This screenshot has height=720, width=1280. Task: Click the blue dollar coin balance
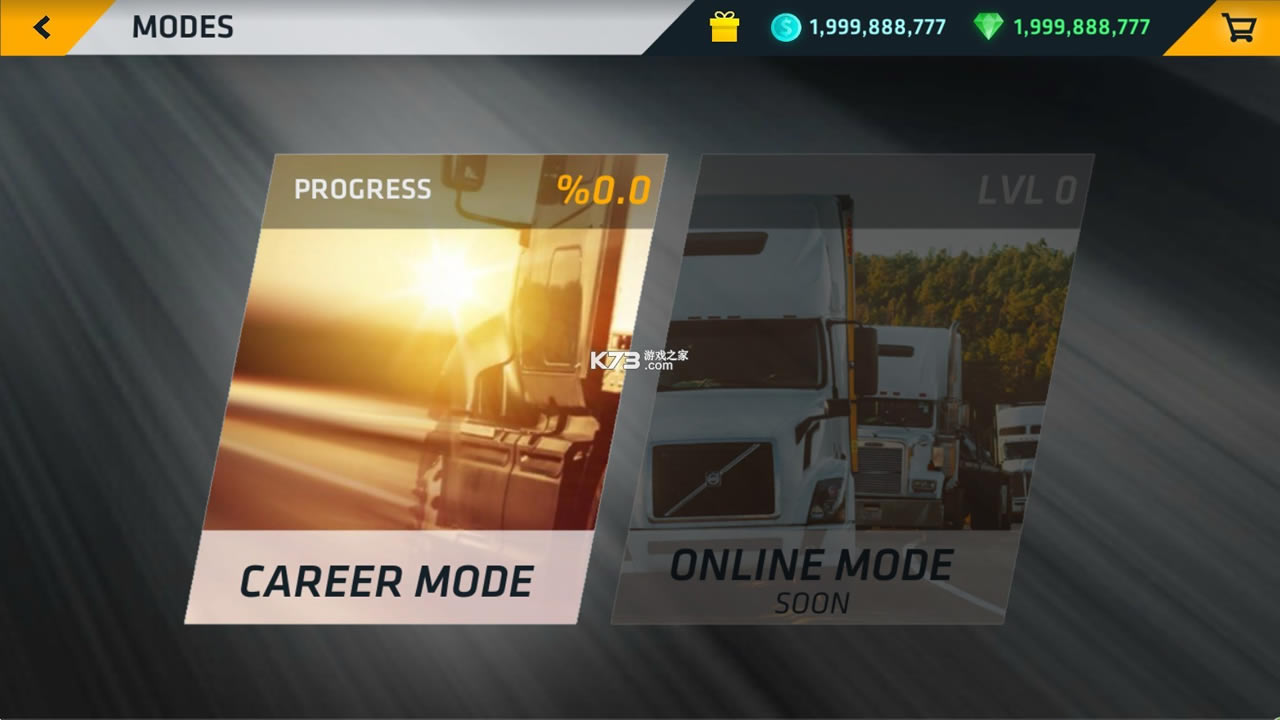[858, 27]
